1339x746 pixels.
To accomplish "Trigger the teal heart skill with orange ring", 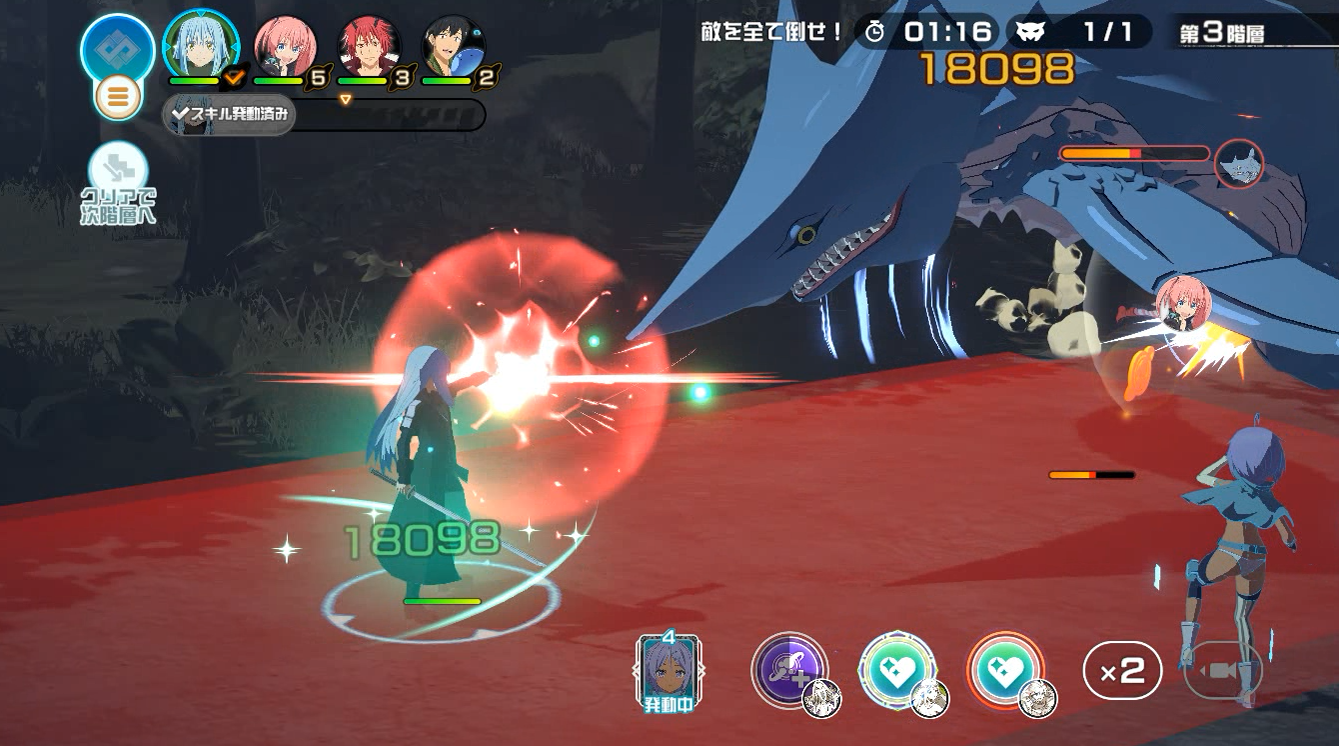I will pyautogui.click(x=1005, y=669).
